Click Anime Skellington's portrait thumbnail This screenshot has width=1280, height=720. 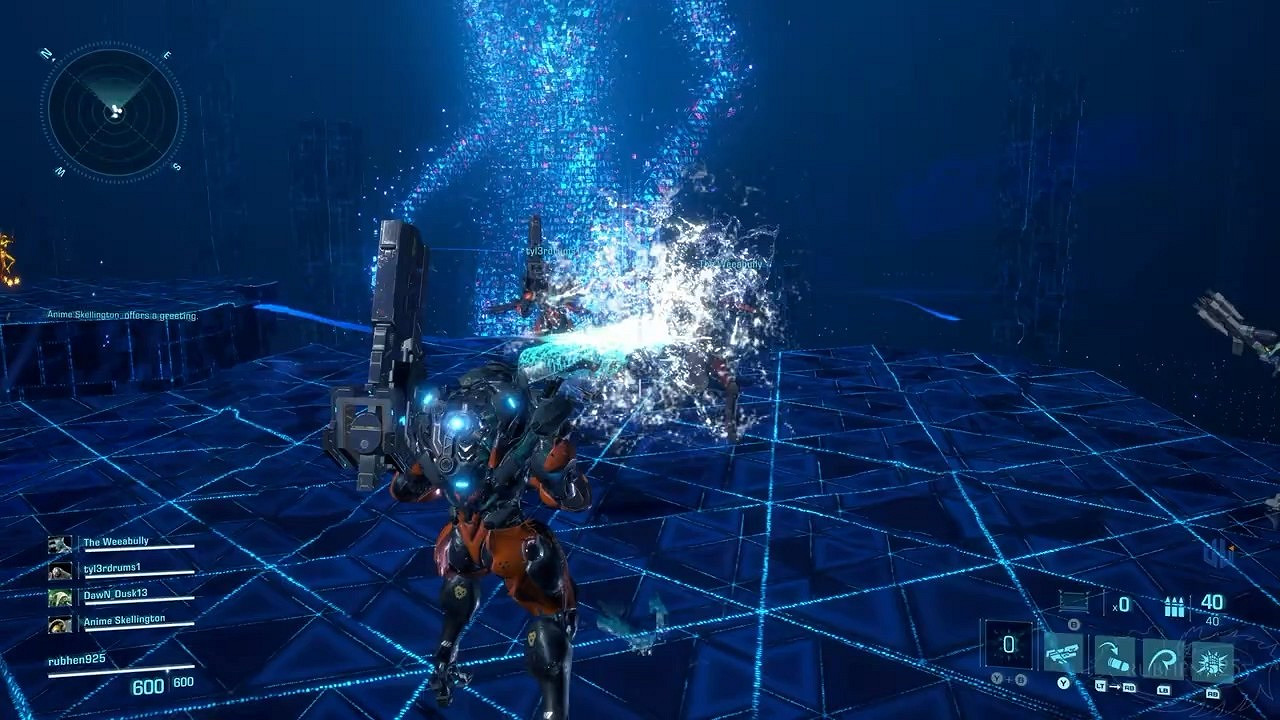tap(58, 624)
